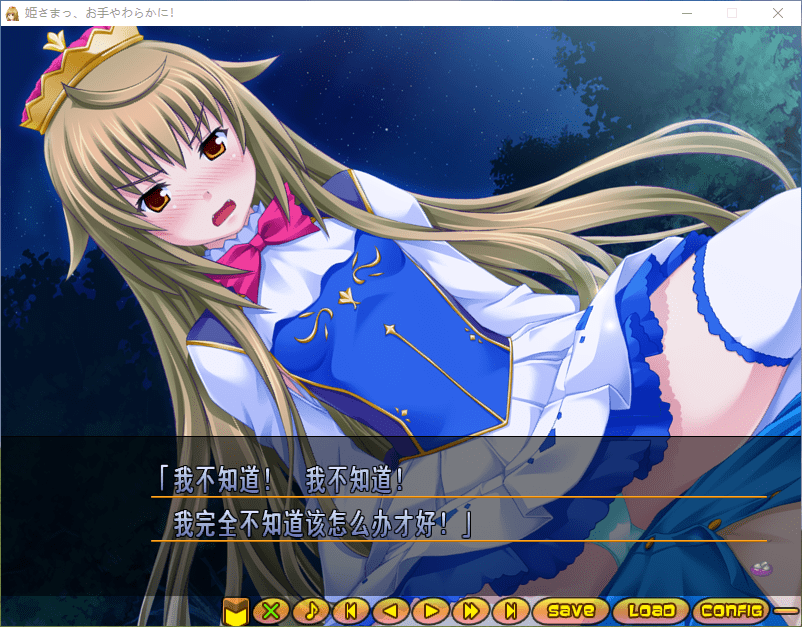
Task: Jump ahead with the skip-to-next button
Action: coord(510,610)
